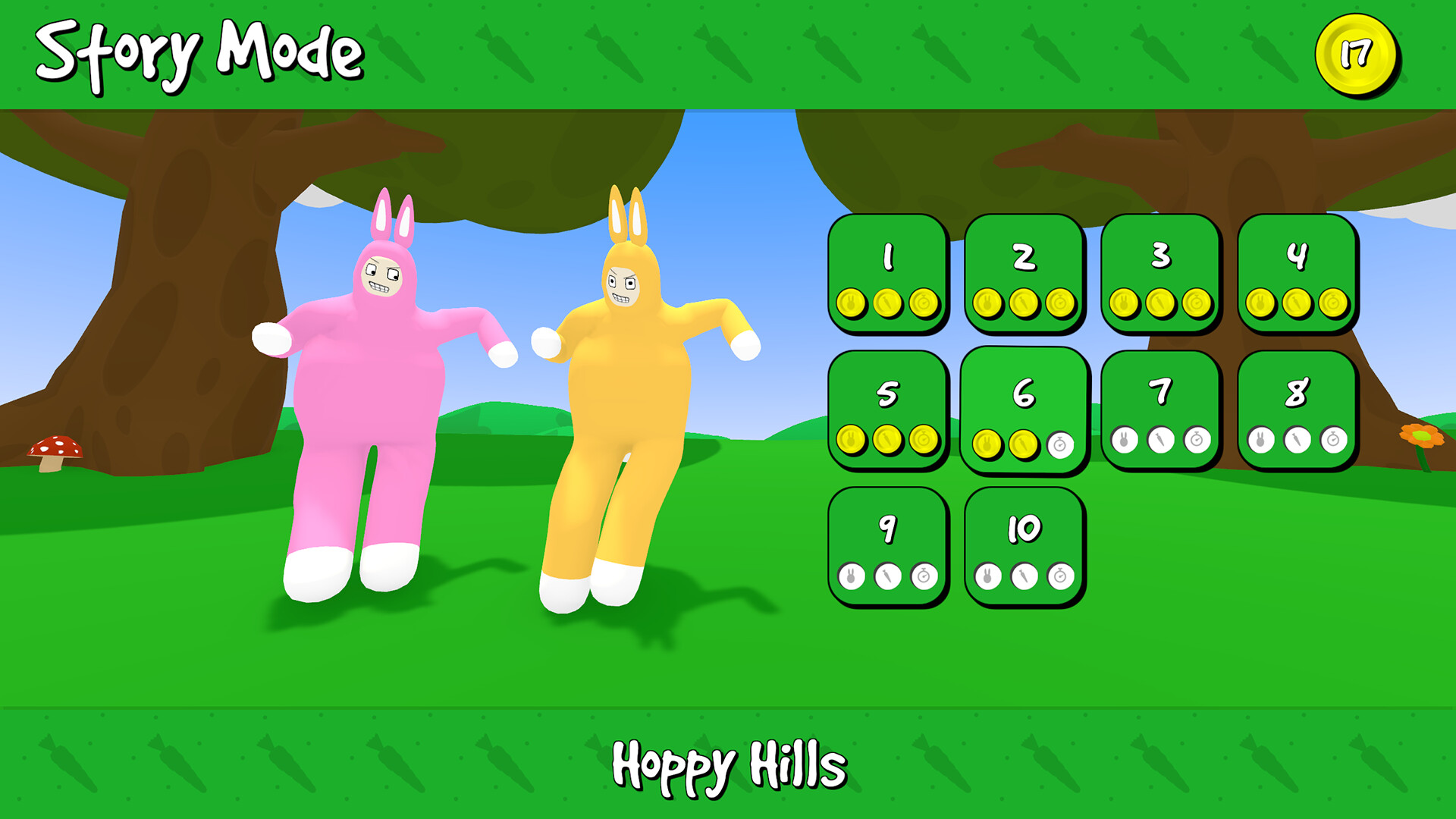
Task: Inspect the carrot medal coin under level 2
Action: pyautogui.click(x=1024, y=301)
